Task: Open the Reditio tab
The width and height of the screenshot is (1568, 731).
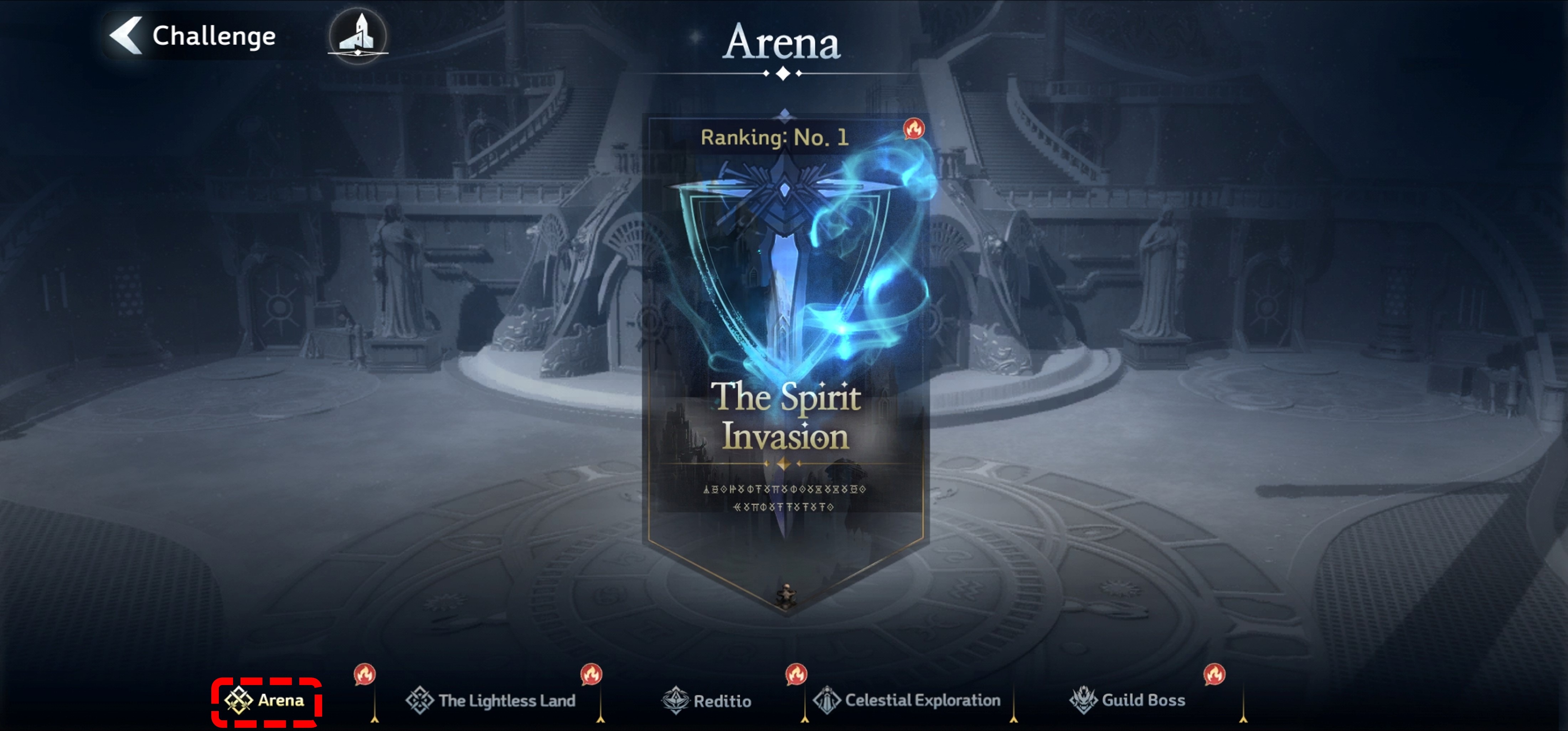Action: pyautogui.click(x=707, y=701)
